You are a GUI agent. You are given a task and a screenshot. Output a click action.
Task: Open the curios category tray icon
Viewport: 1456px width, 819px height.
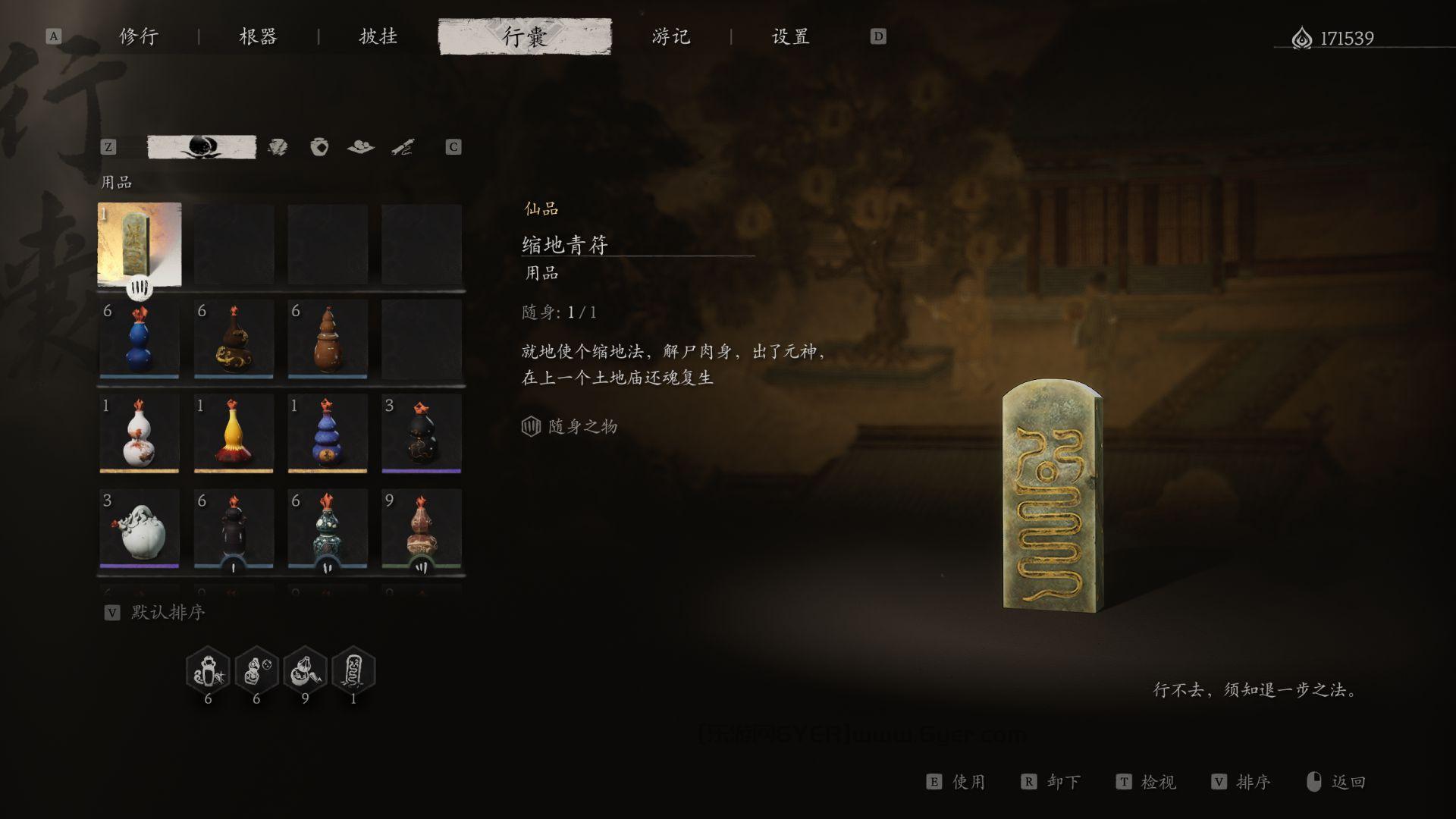tap(362, 147)
